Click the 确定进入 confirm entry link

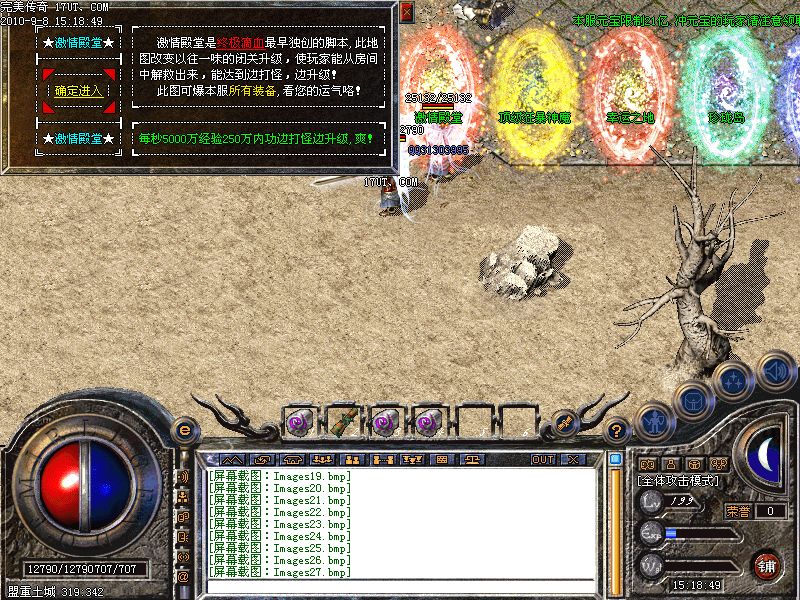[x=77, y=91]
